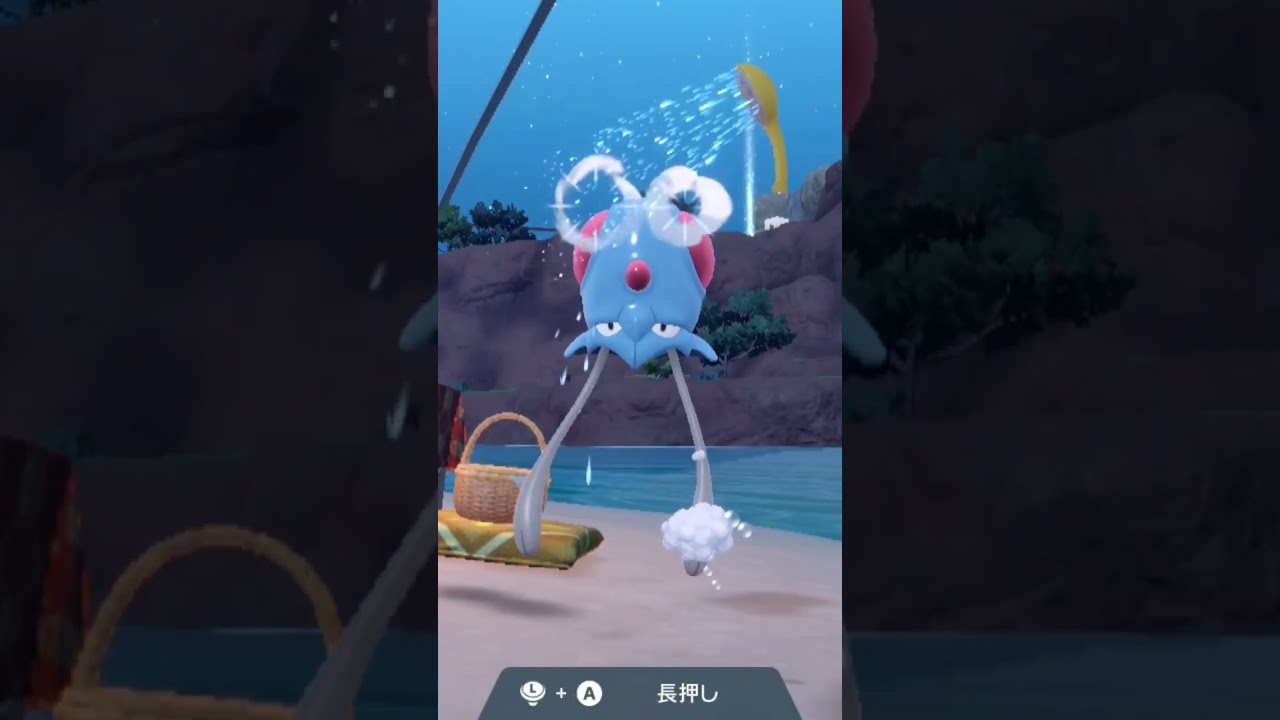Click the foamy bubble on Tentacruel's head
This screenshot has width=1280, height=720.
tap(683, 200)
